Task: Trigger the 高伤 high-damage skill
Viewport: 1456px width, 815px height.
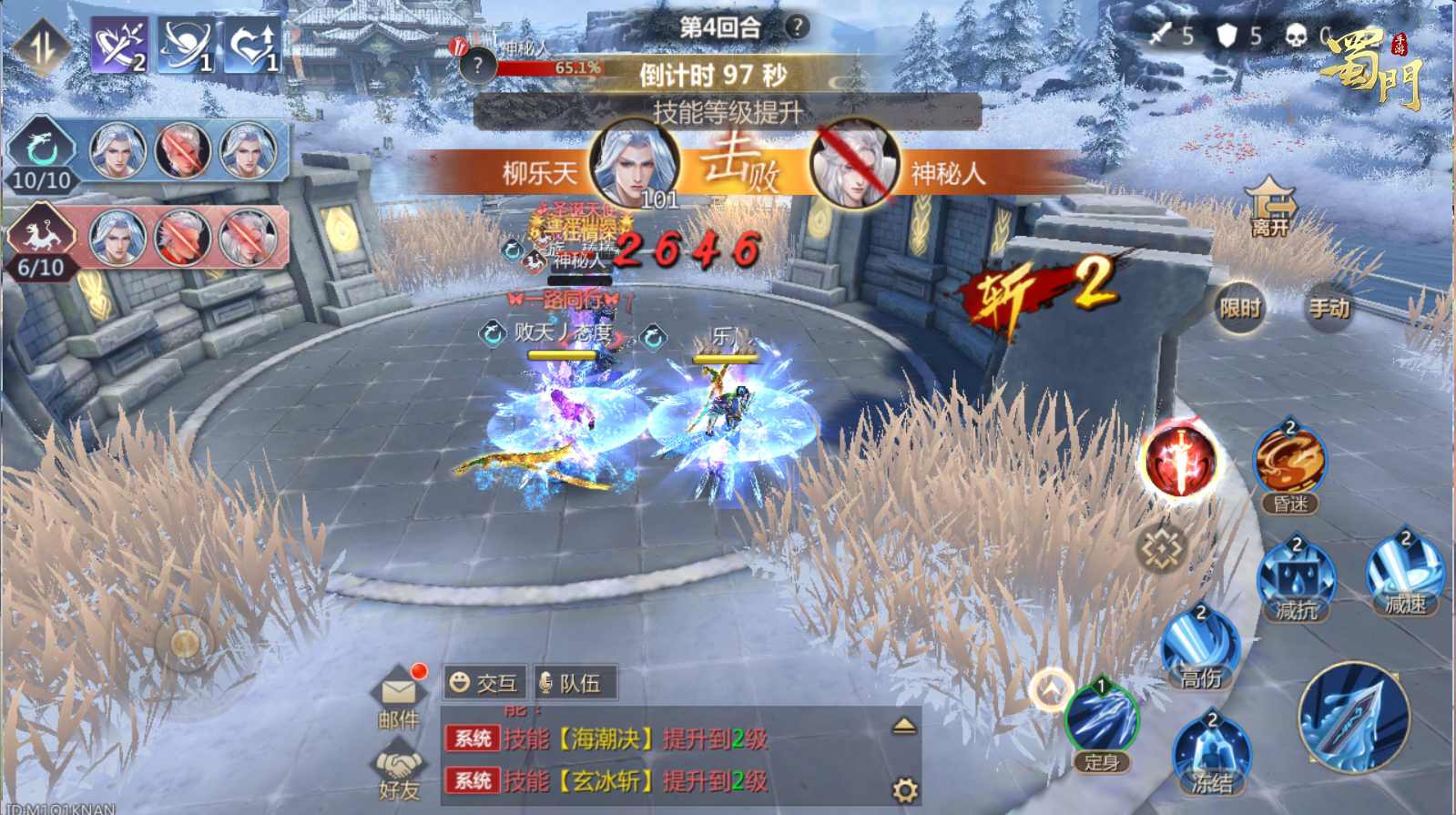Action: click(1201, 645)
